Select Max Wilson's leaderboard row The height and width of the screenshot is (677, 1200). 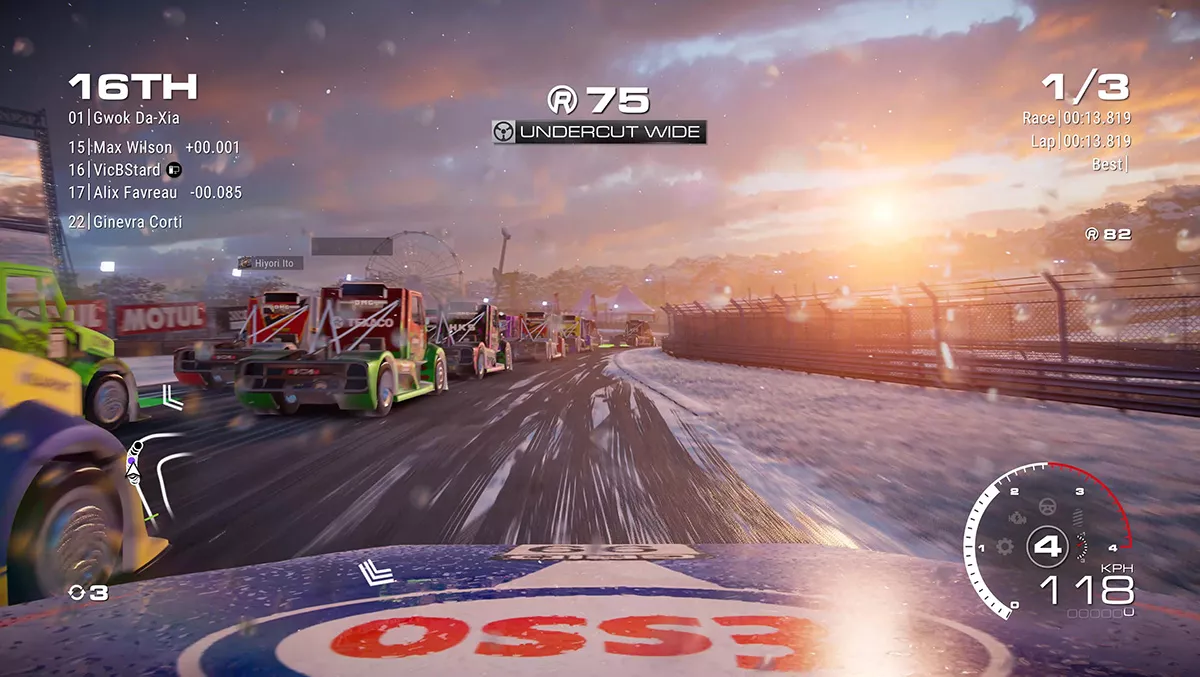point(154,148)
